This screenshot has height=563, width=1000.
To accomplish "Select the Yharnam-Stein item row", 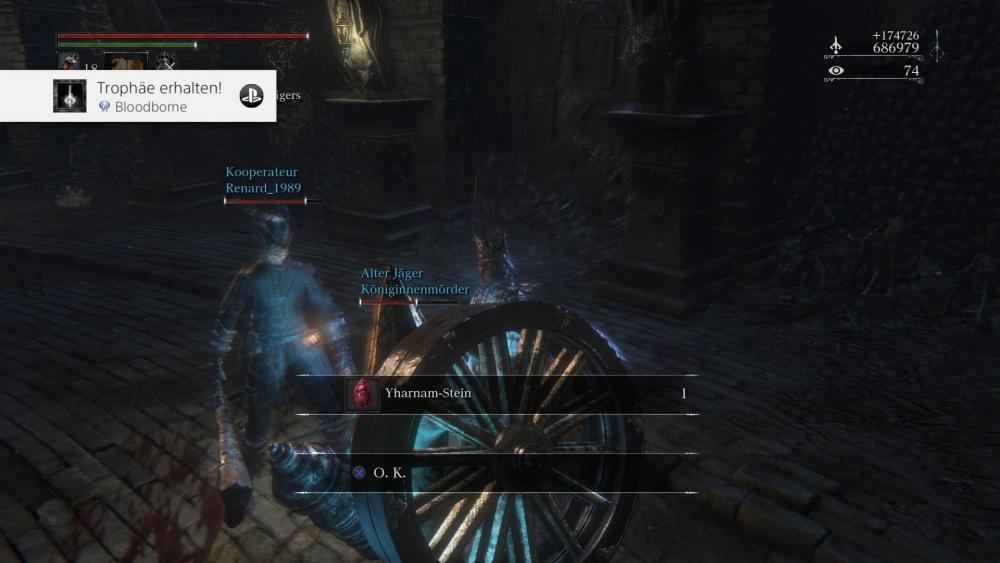I will (x=495, y=394).
